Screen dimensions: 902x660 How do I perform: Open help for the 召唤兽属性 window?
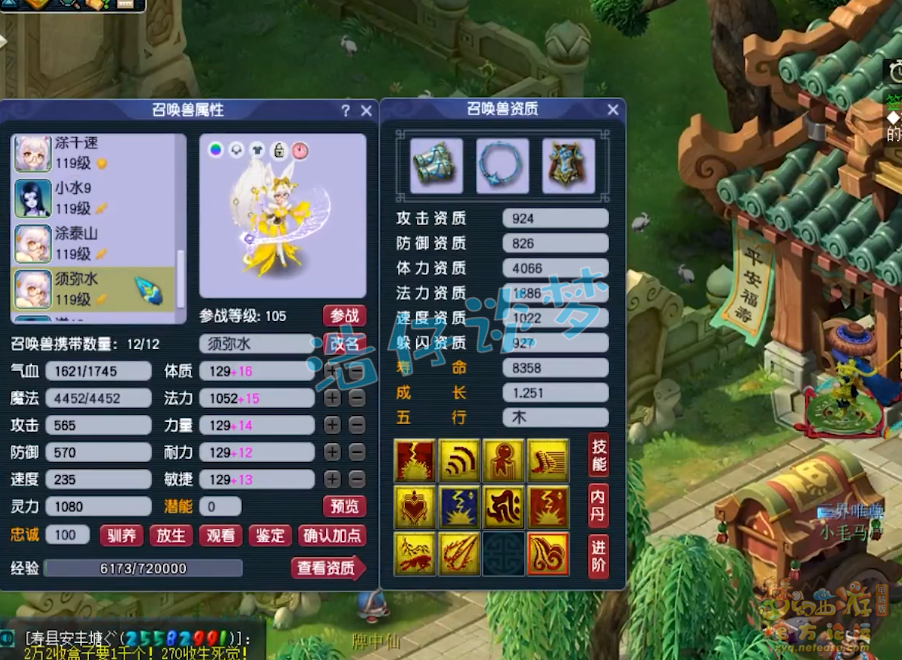click(346, 111)
